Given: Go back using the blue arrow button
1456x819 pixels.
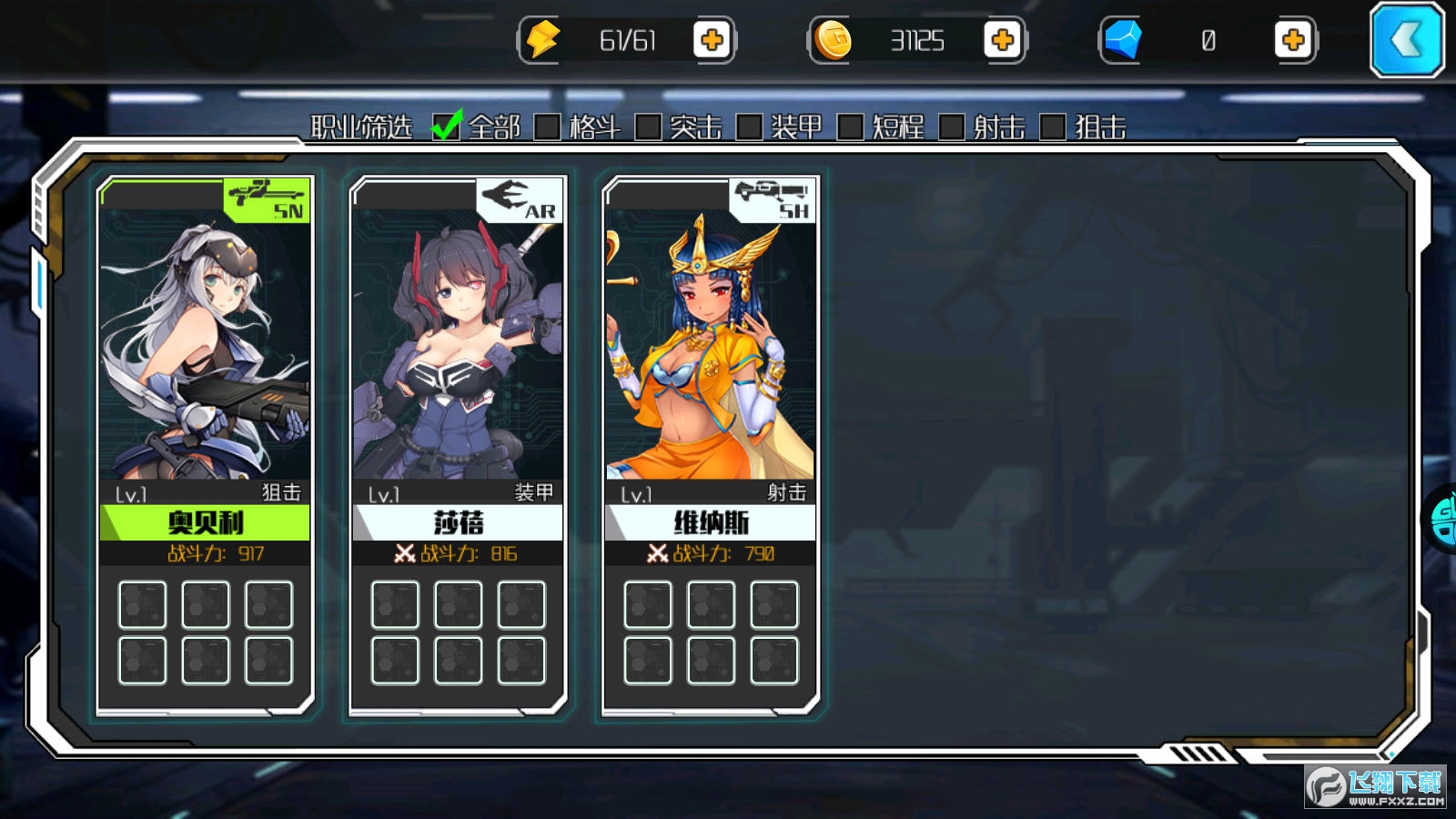Looking at the screenshot, I should click(1407, 40).
